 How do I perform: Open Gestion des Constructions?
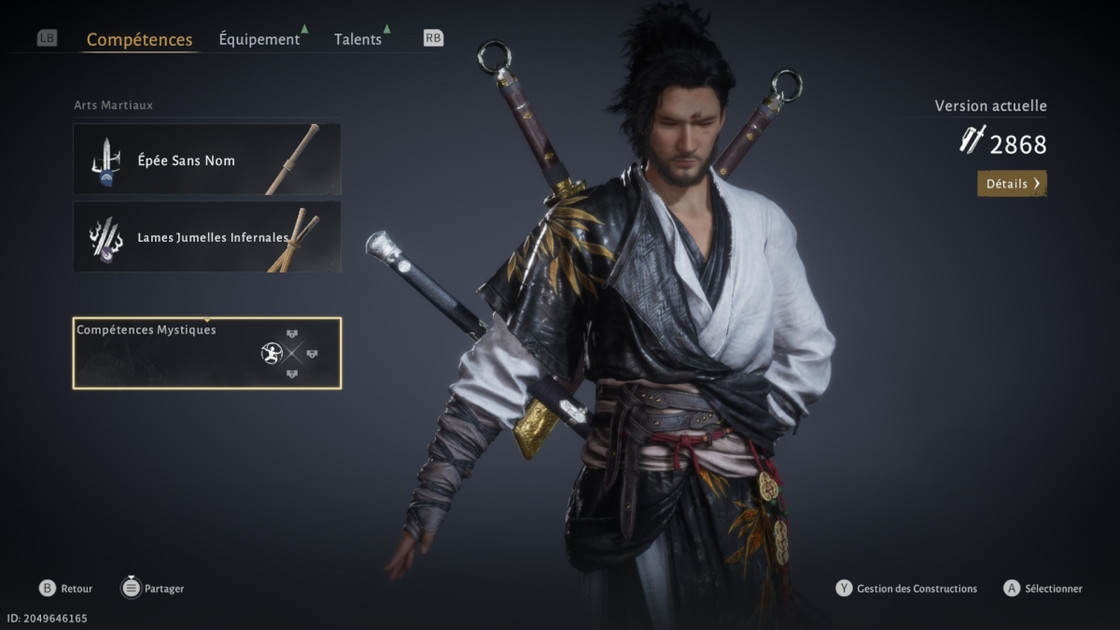pos(906,589)
